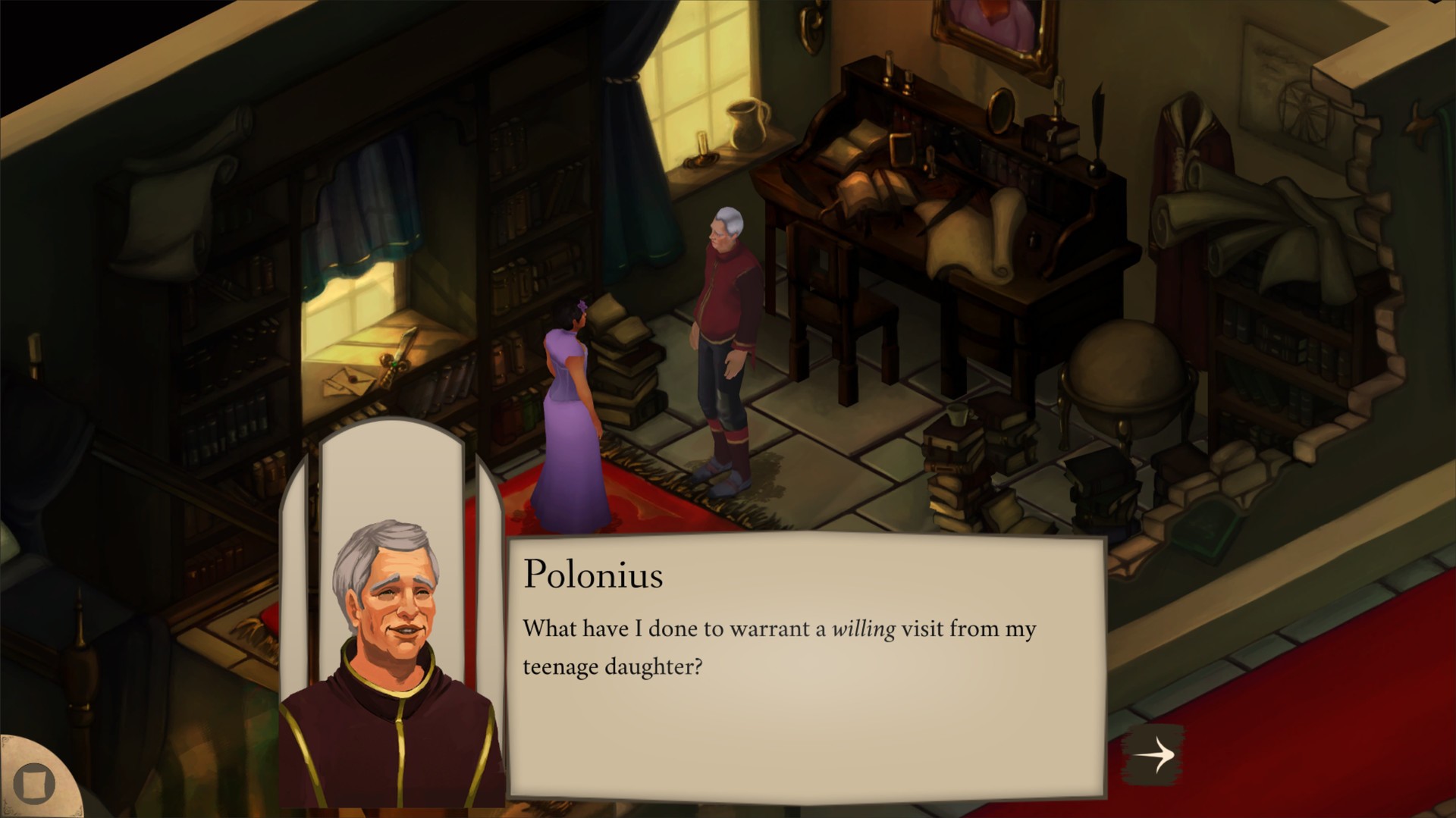The width and height of the screenshot is (1456, 818).
Task: Click the advance dialogue arrow
Action: point(1155,753)
